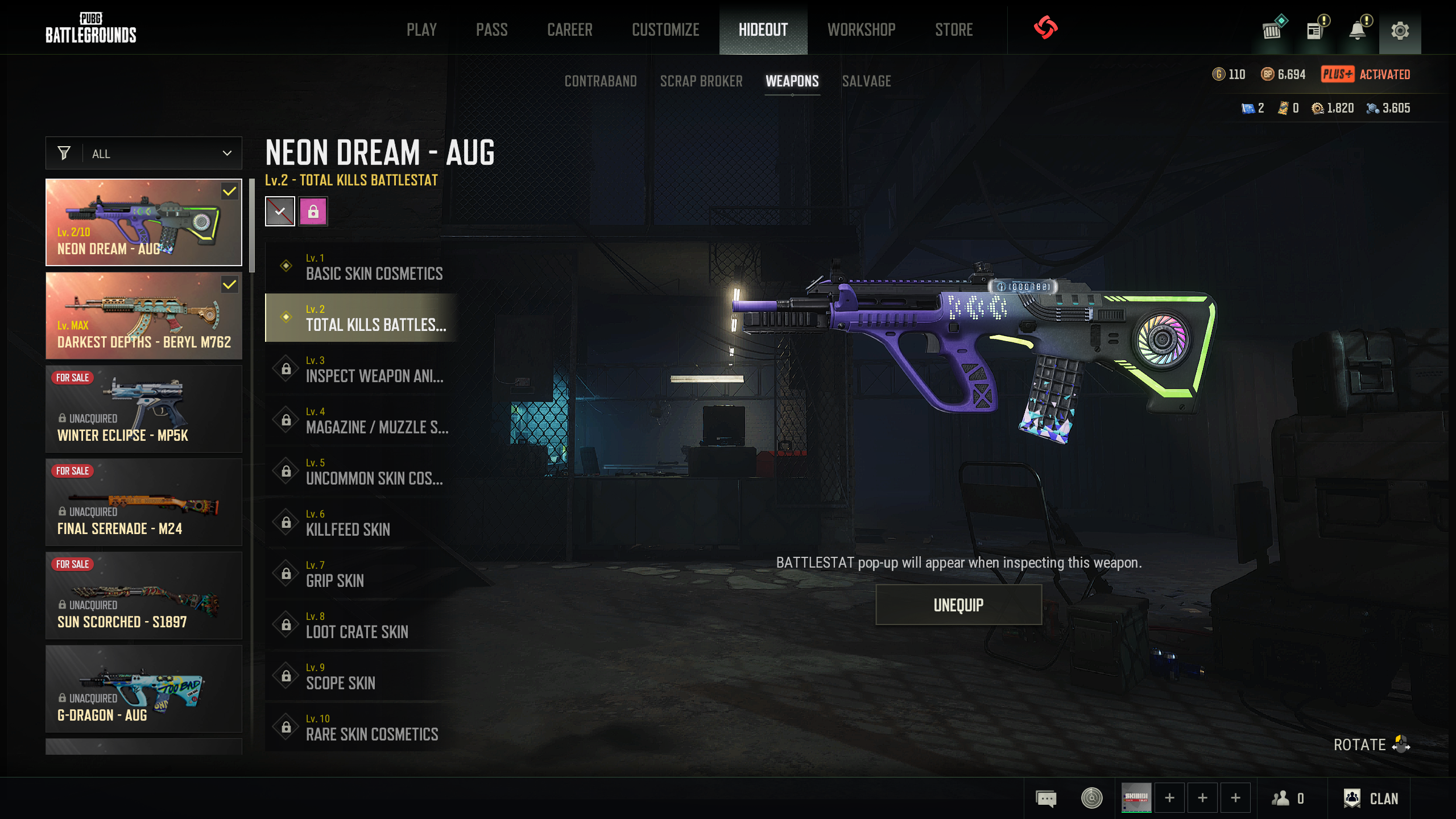The width and height of the screenshot is (1456, 819).
Task: View the Lv. 6 Killfeed Skin upgrade
Action: pos(362,523)
